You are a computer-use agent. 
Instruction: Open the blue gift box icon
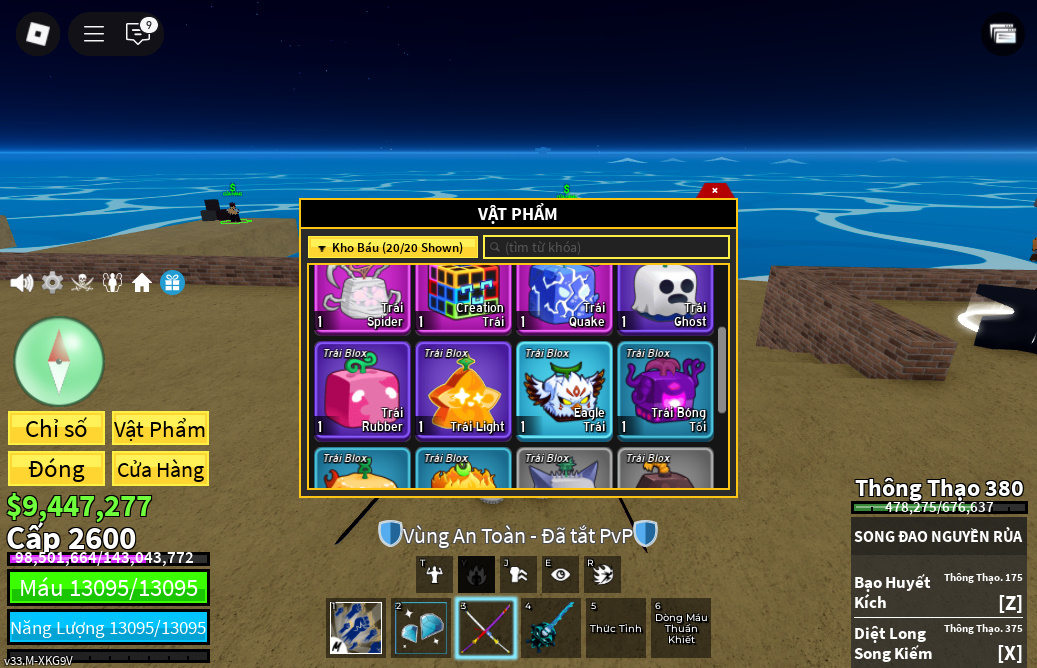[x=172, y=283]
